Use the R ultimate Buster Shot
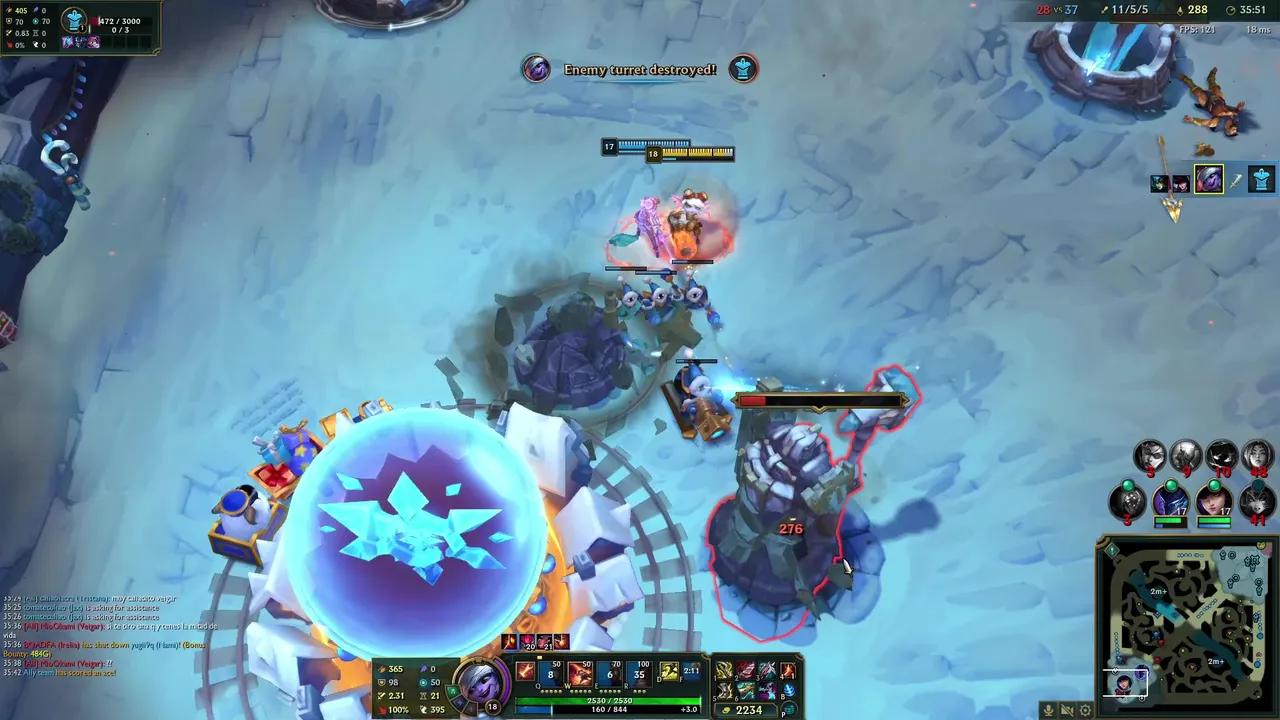Screen dimensions: 1280x720 tap(636, 670)
